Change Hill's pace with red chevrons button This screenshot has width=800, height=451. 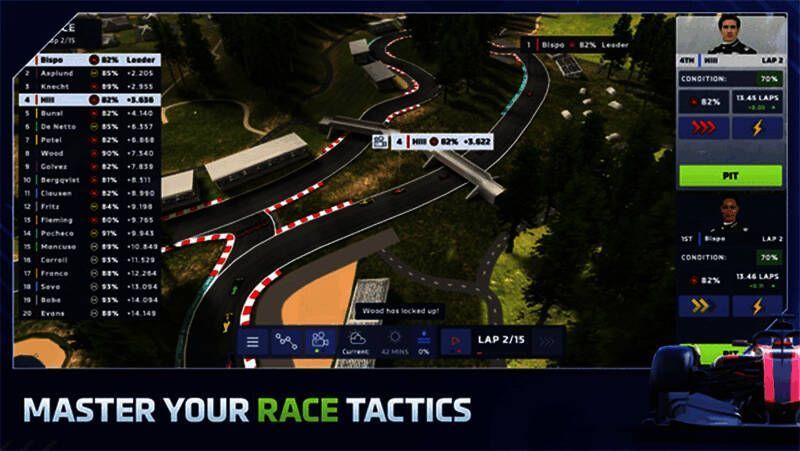point(704,128)
